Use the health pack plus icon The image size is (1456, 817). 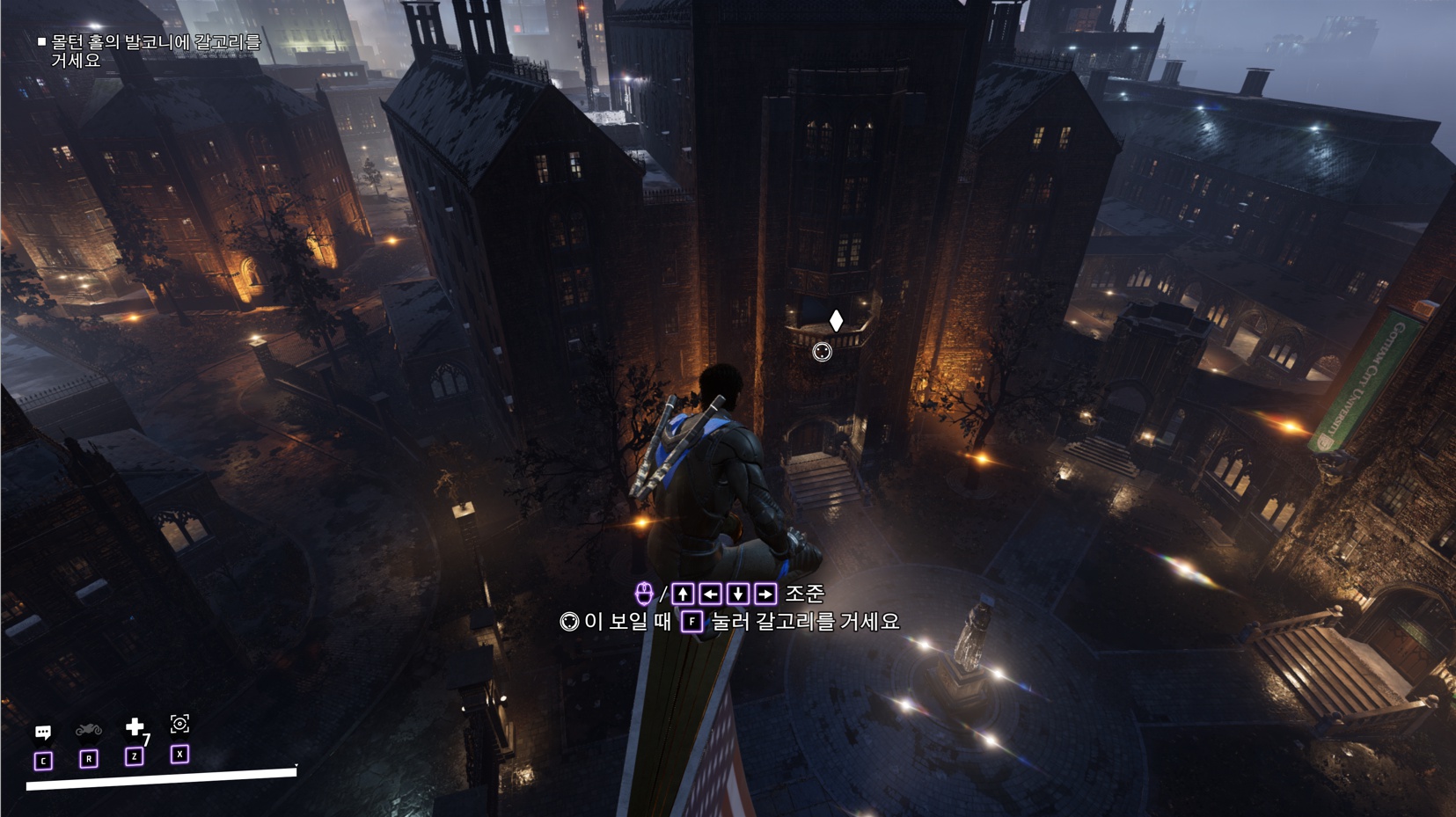click(x=135, y=726)
